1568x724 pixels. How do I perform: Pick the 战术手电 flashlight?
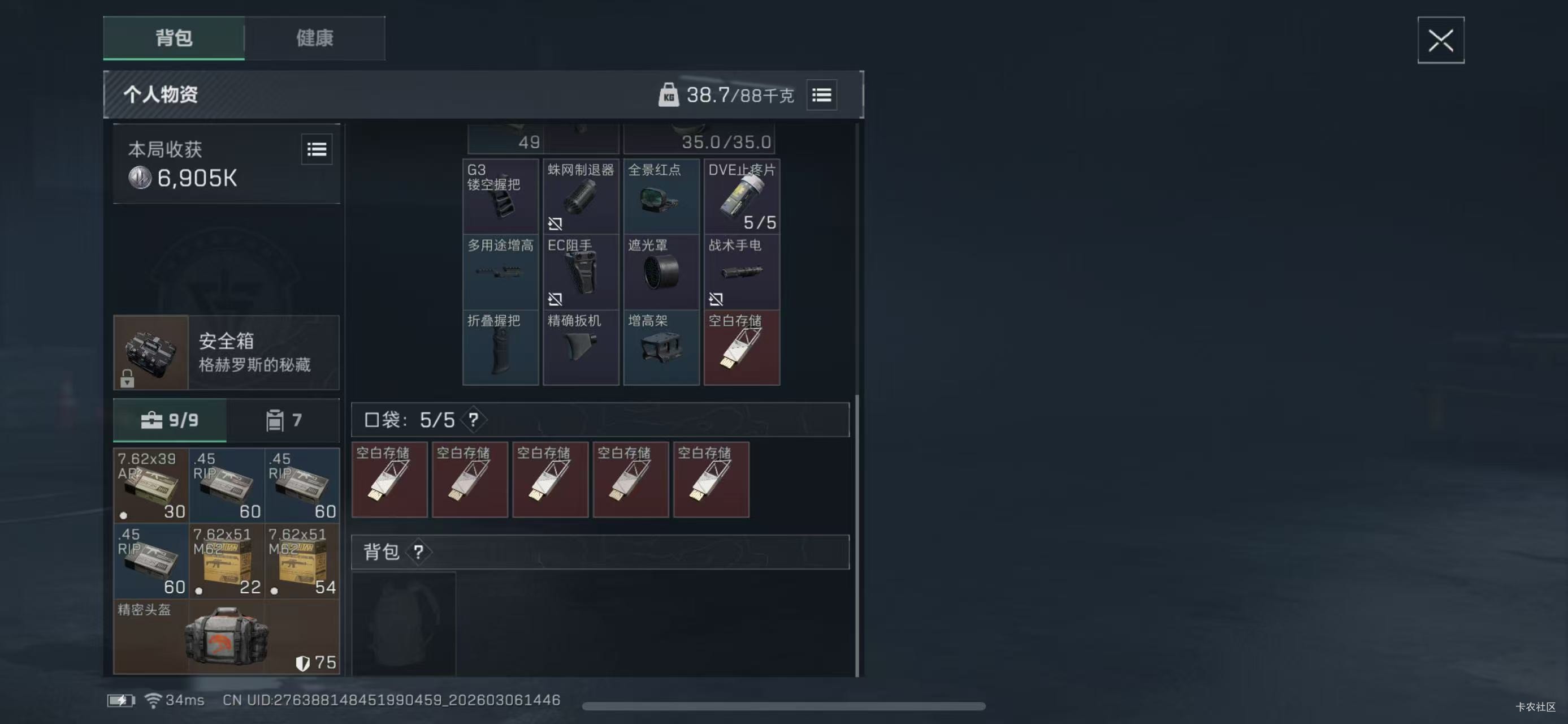click(742, 272)
